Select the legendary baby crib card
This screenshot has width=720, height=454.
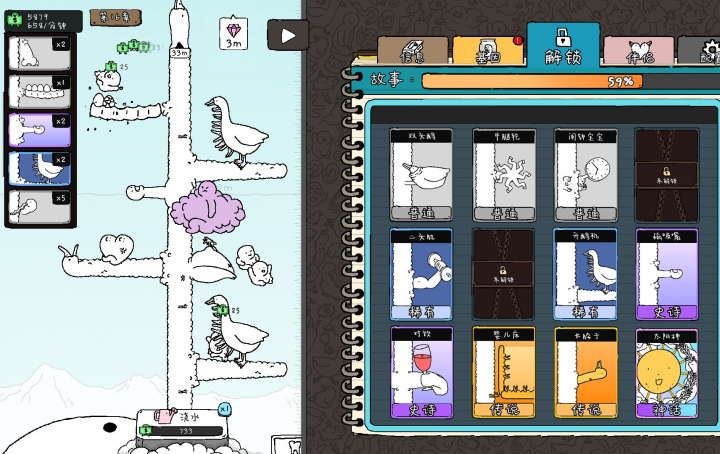[x=503, y=372]
